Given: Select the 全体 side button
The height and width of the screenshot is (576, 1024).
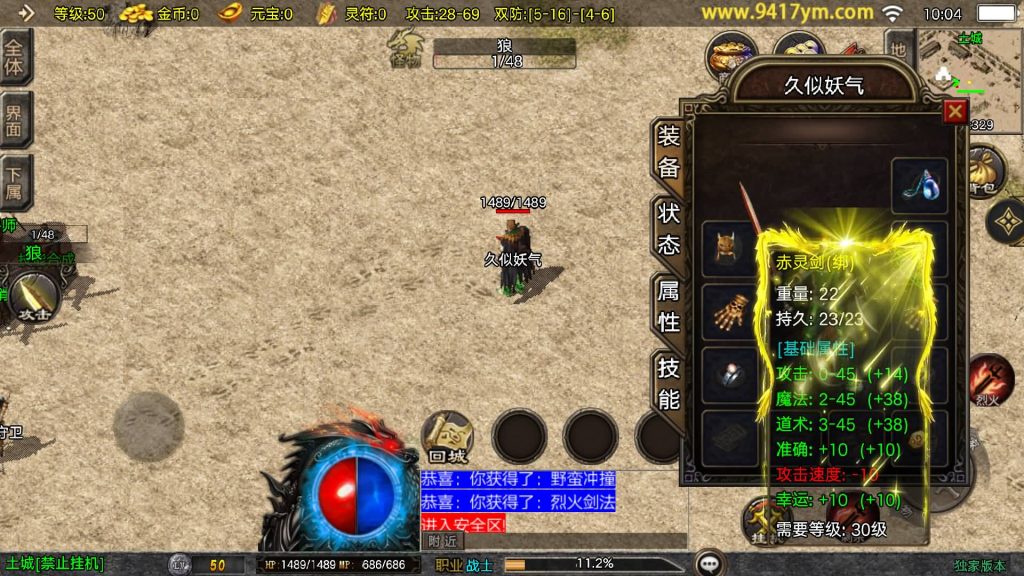Looking at the screenshot, I should pos(15,57).
